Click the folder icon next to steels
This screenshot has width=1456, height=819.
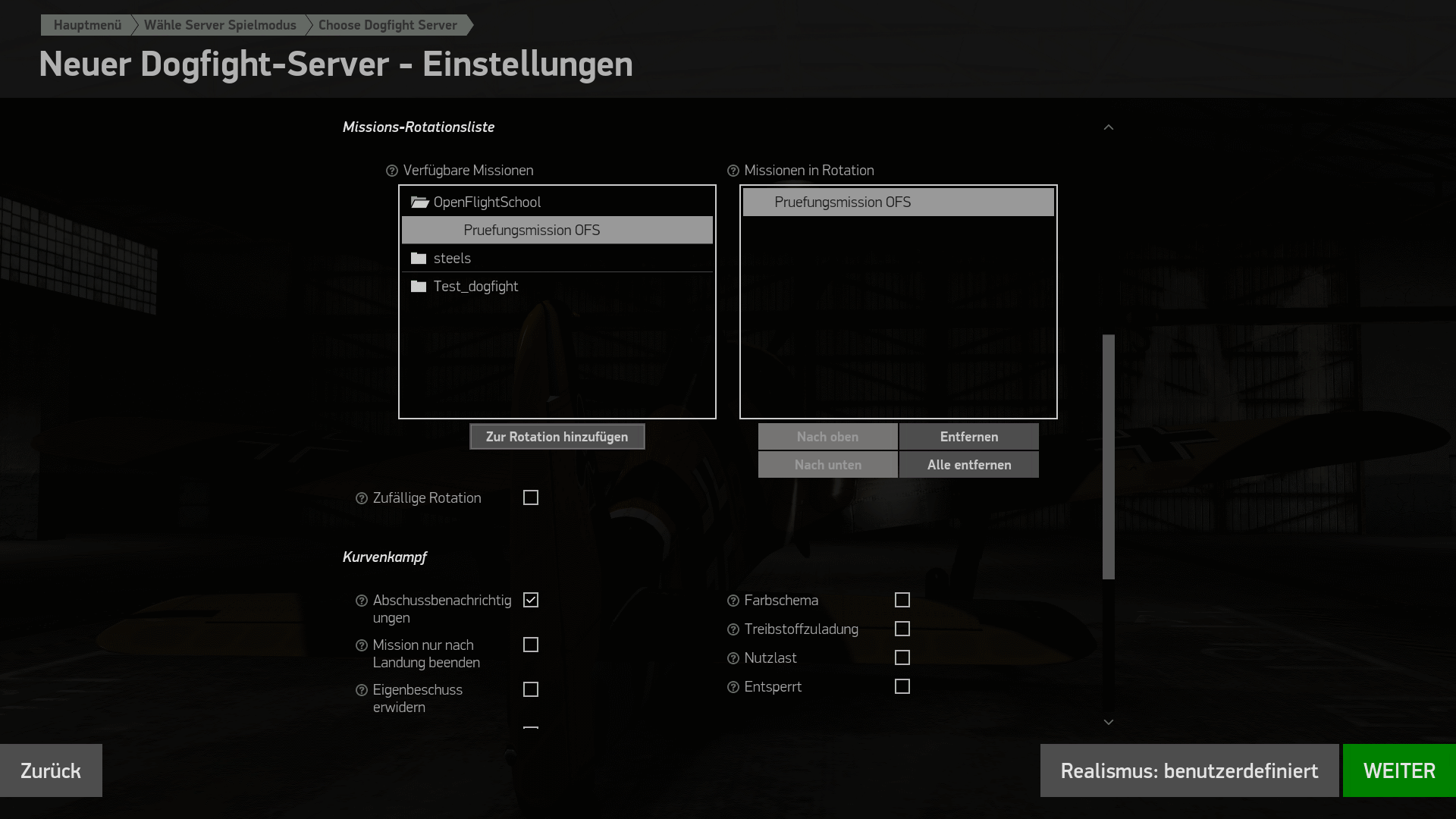(420, 258)
